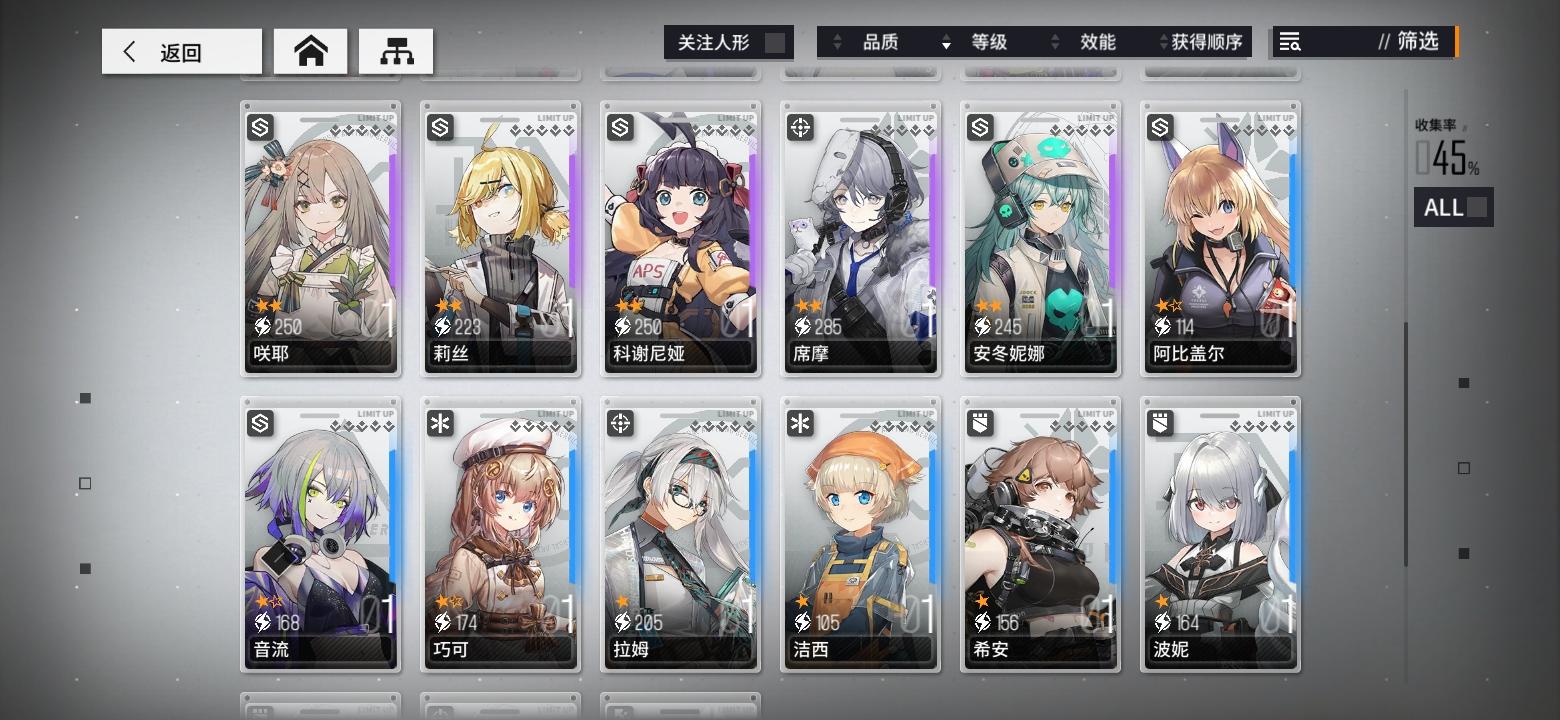The width and height of the screenshot is (1560, 720).
Task: Click the search-list icon on the 筛选 bar
Action: 1290,42
